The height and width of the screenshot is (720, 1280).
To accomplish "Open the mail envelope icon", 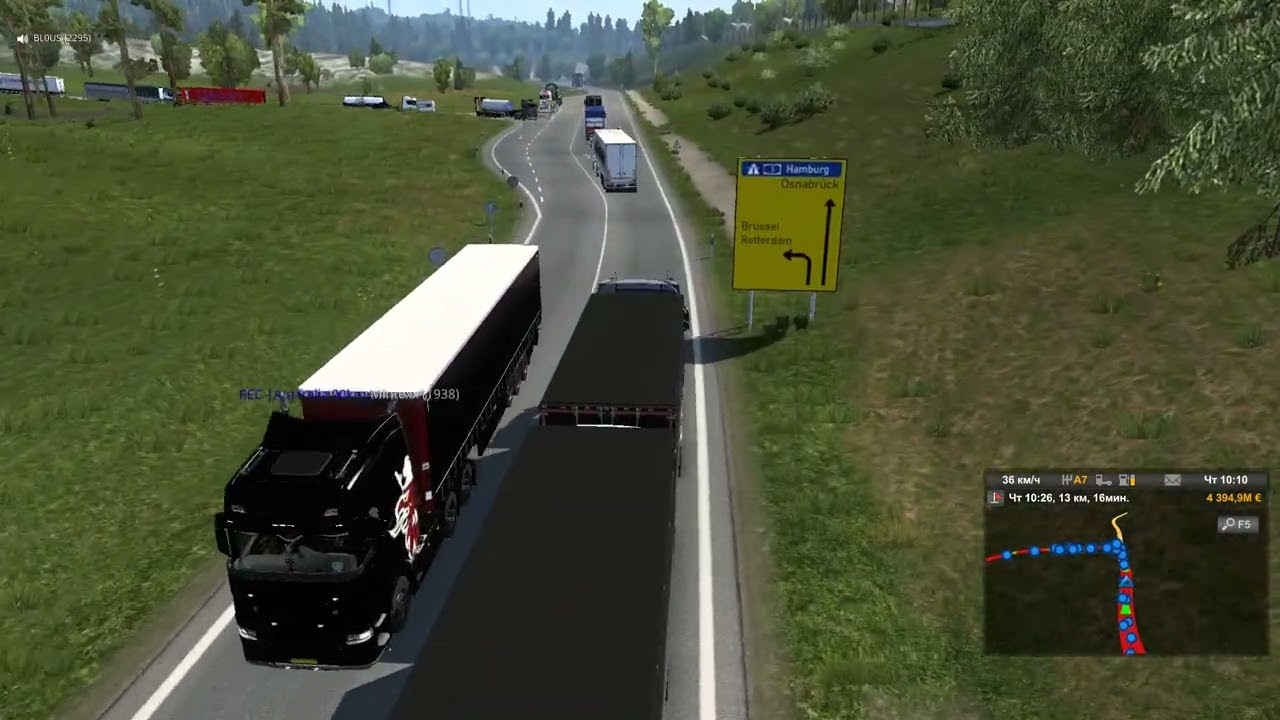I will click(x=1172, y=480).
